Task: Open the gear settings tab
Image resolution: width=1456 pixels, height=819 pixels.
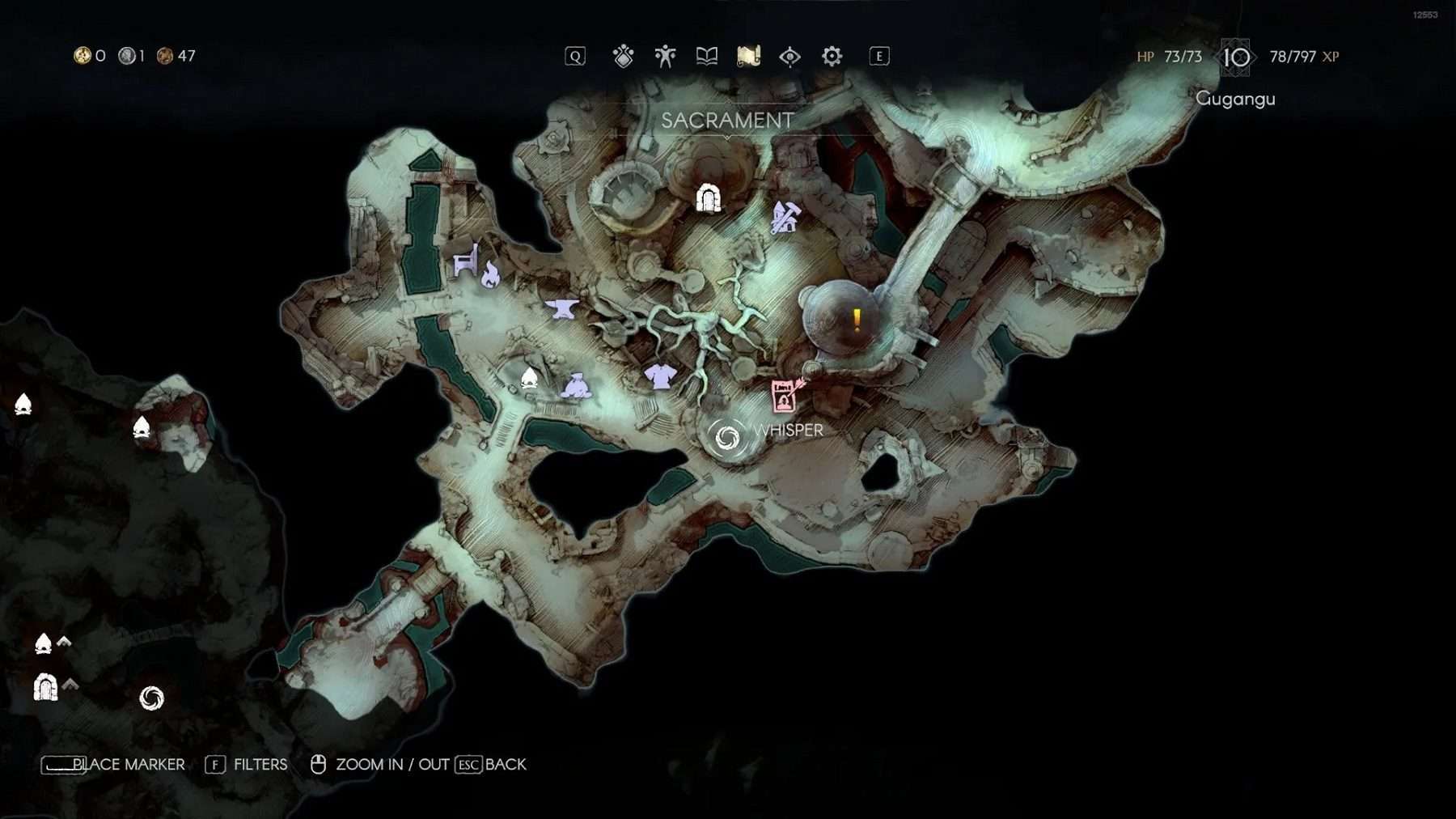Action: point(832,57)
